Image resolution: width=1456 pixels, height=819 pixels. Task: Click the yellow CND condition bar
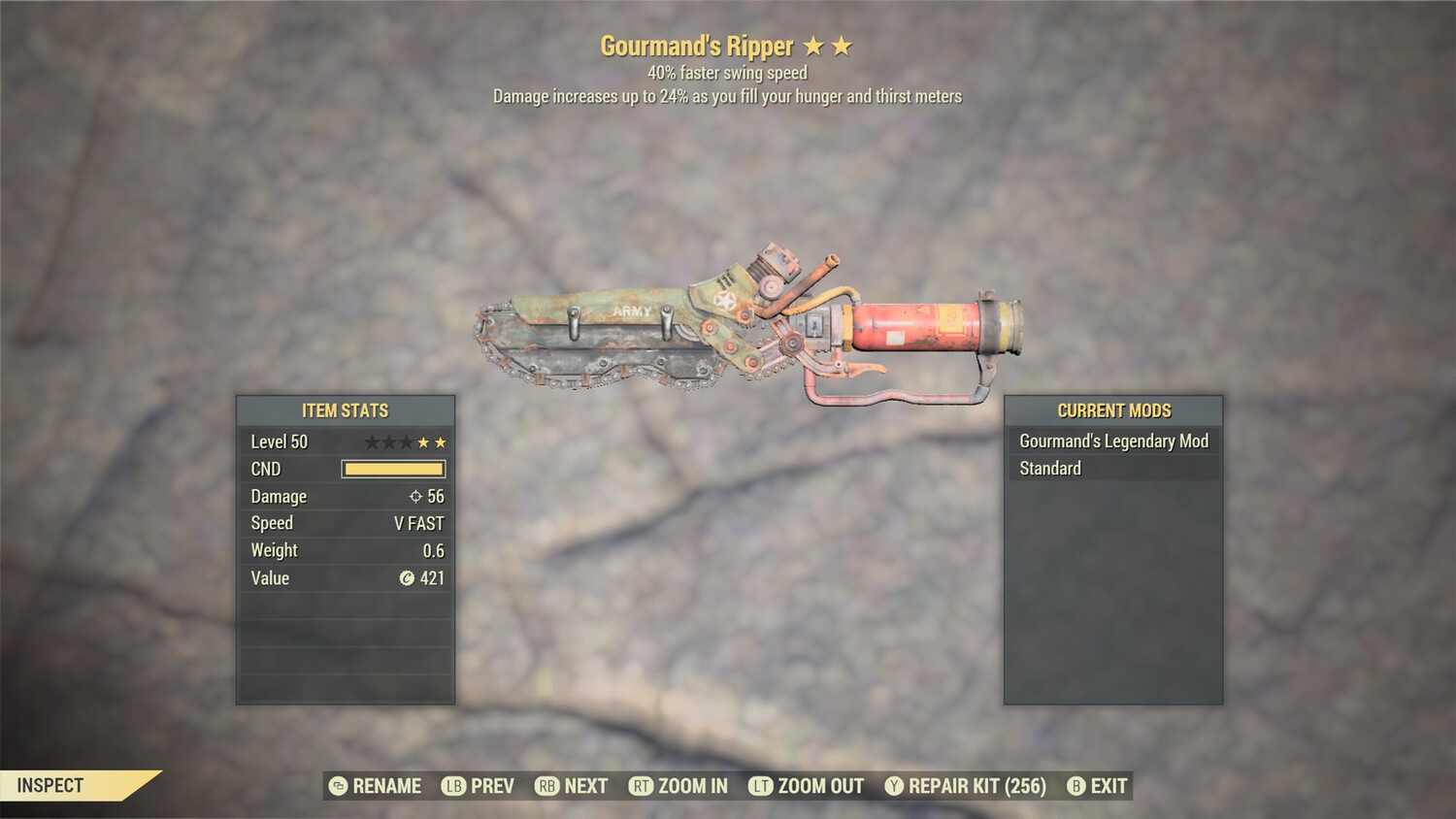pyautogui.click(x=392, y=469)
